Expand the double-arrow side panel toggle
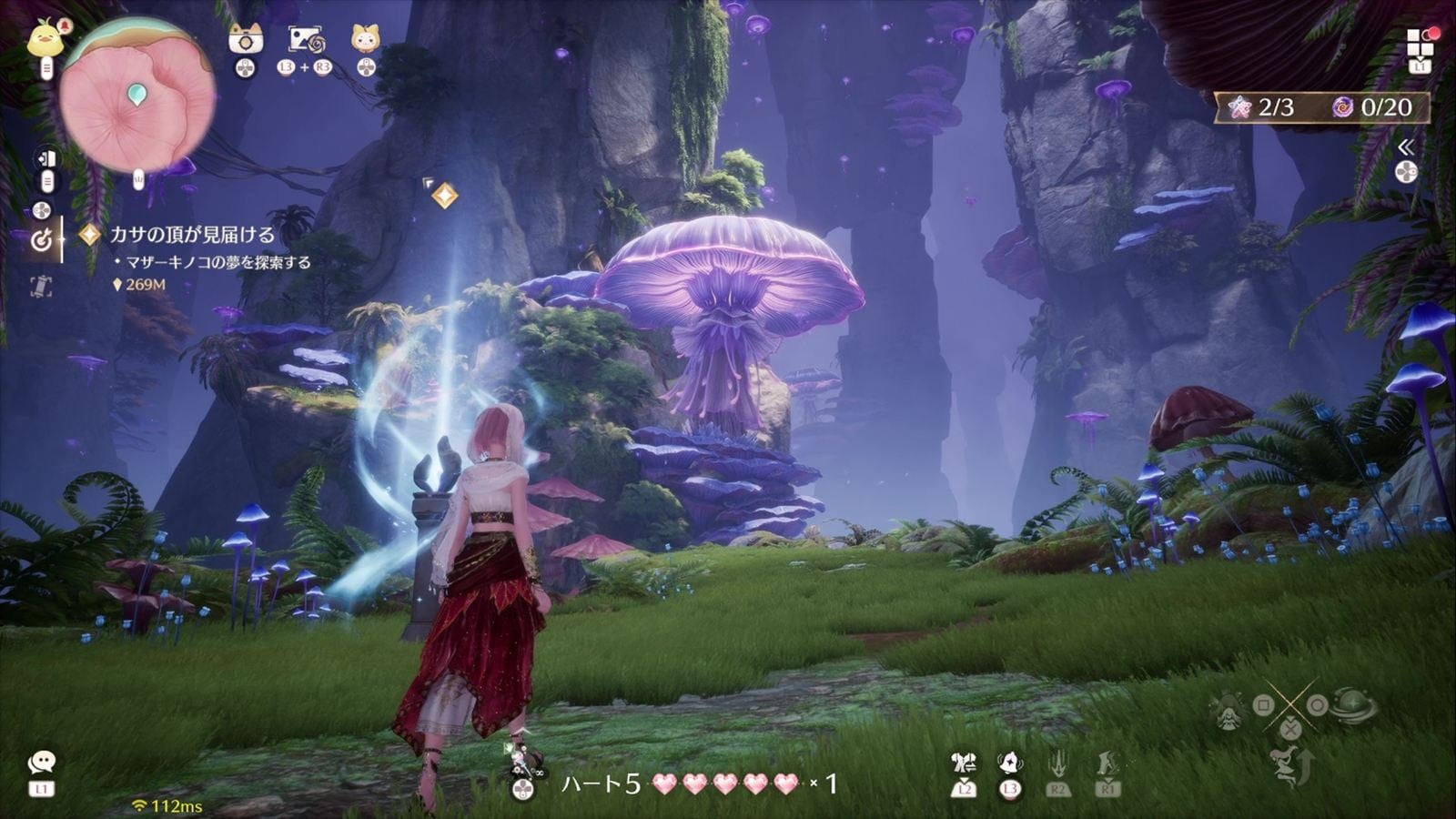 (x=1406, y=147)
